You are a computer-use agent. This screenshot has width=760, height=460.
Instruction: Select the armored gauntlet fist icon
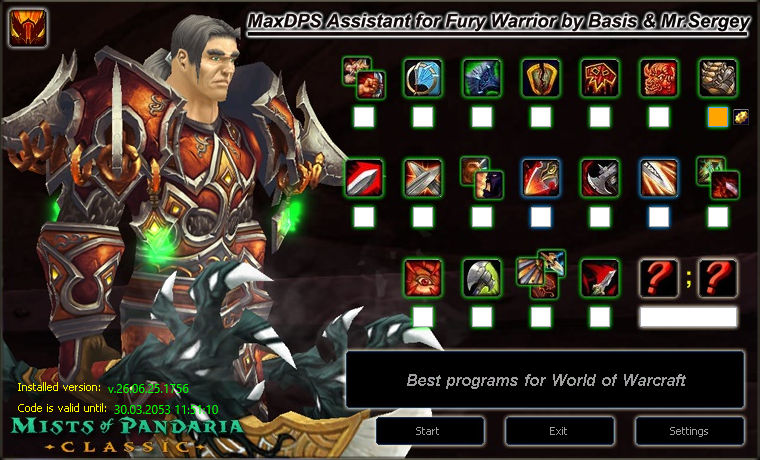point(717,78)
